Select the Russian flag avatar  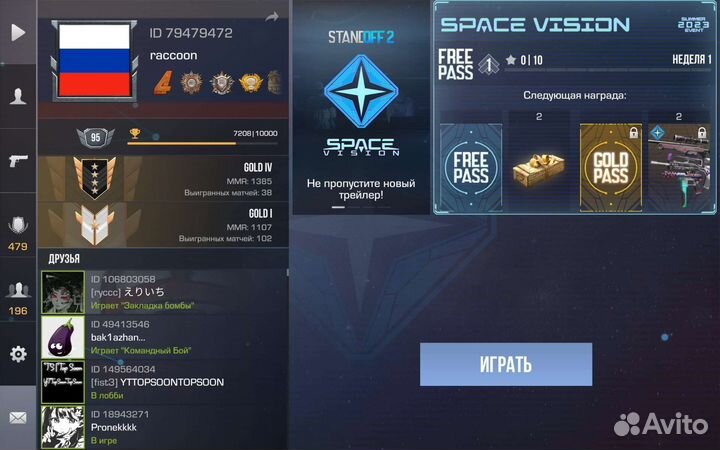coord(94,60)
